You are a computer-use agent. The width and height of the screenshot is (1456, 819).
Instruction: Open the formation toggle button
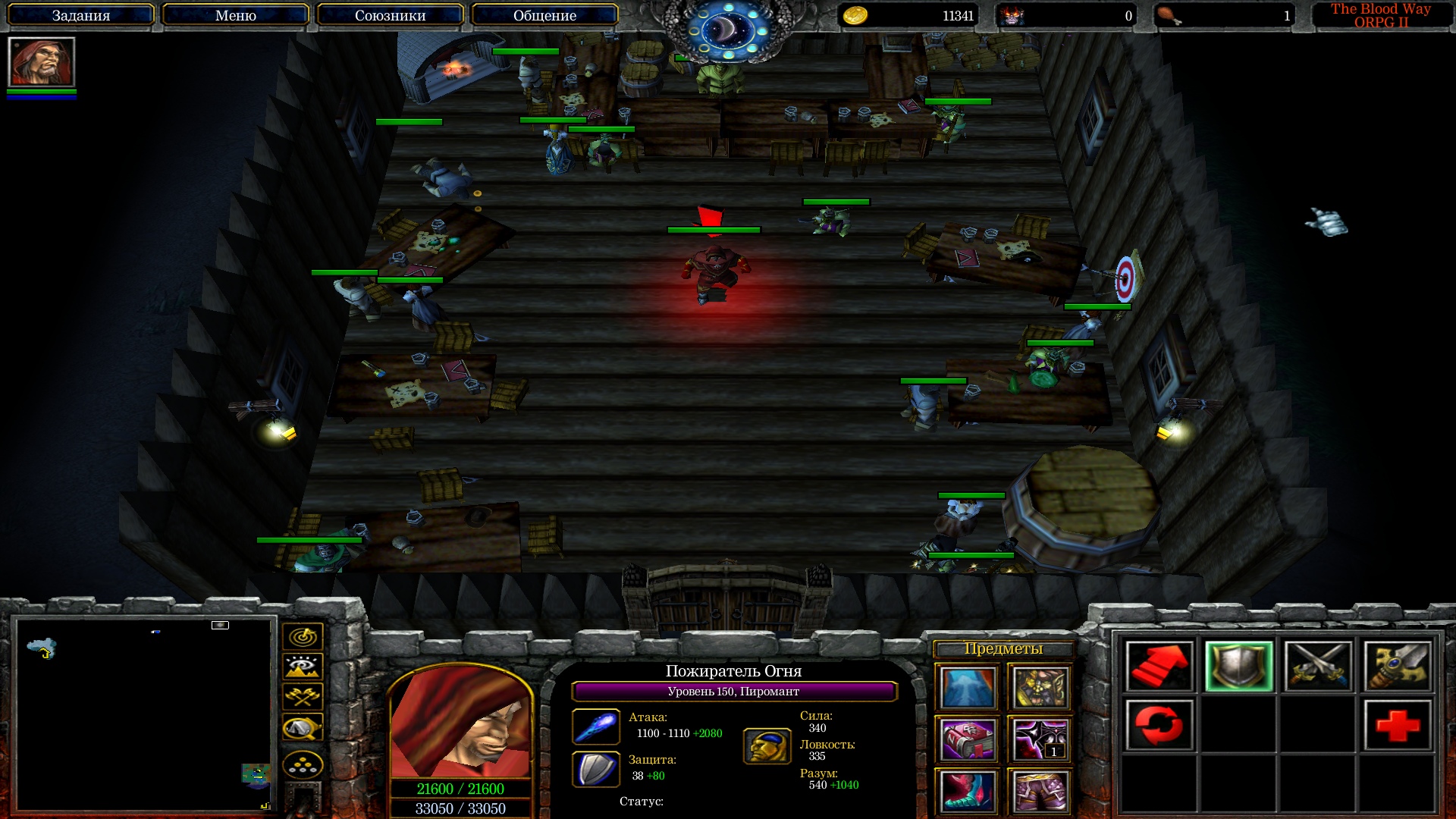click(x=303, y=764)
